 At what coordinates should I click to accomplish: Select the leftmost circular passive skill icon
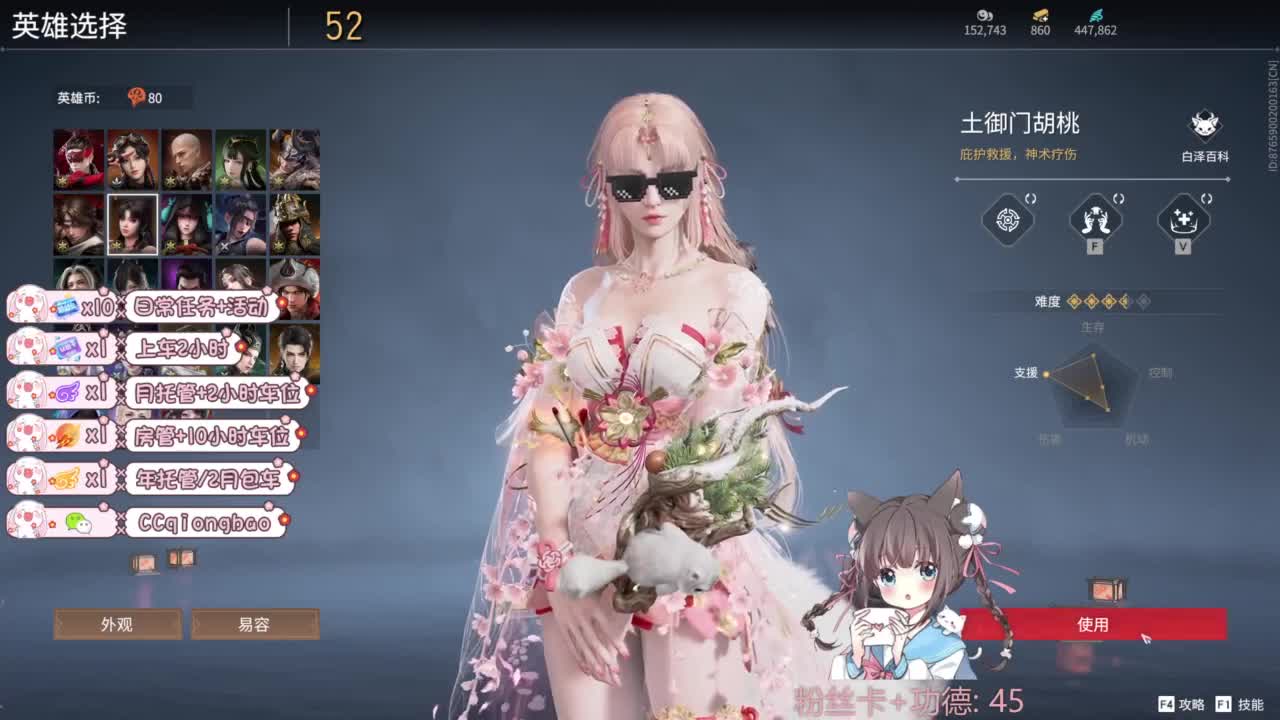(1007, 221)
